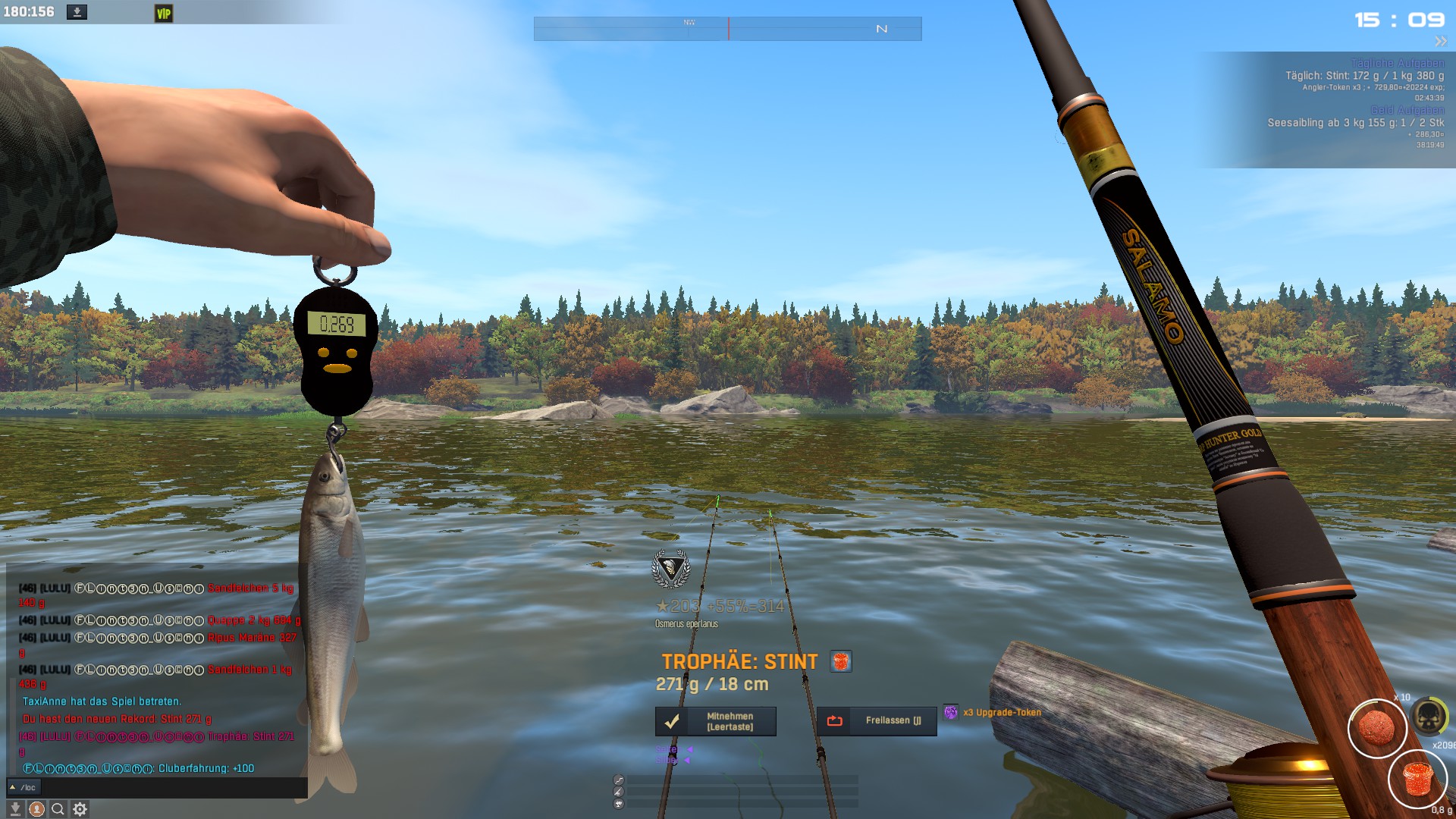Open the chat settings gear
Screen dimensions: 1456x819
click(80, 809)
